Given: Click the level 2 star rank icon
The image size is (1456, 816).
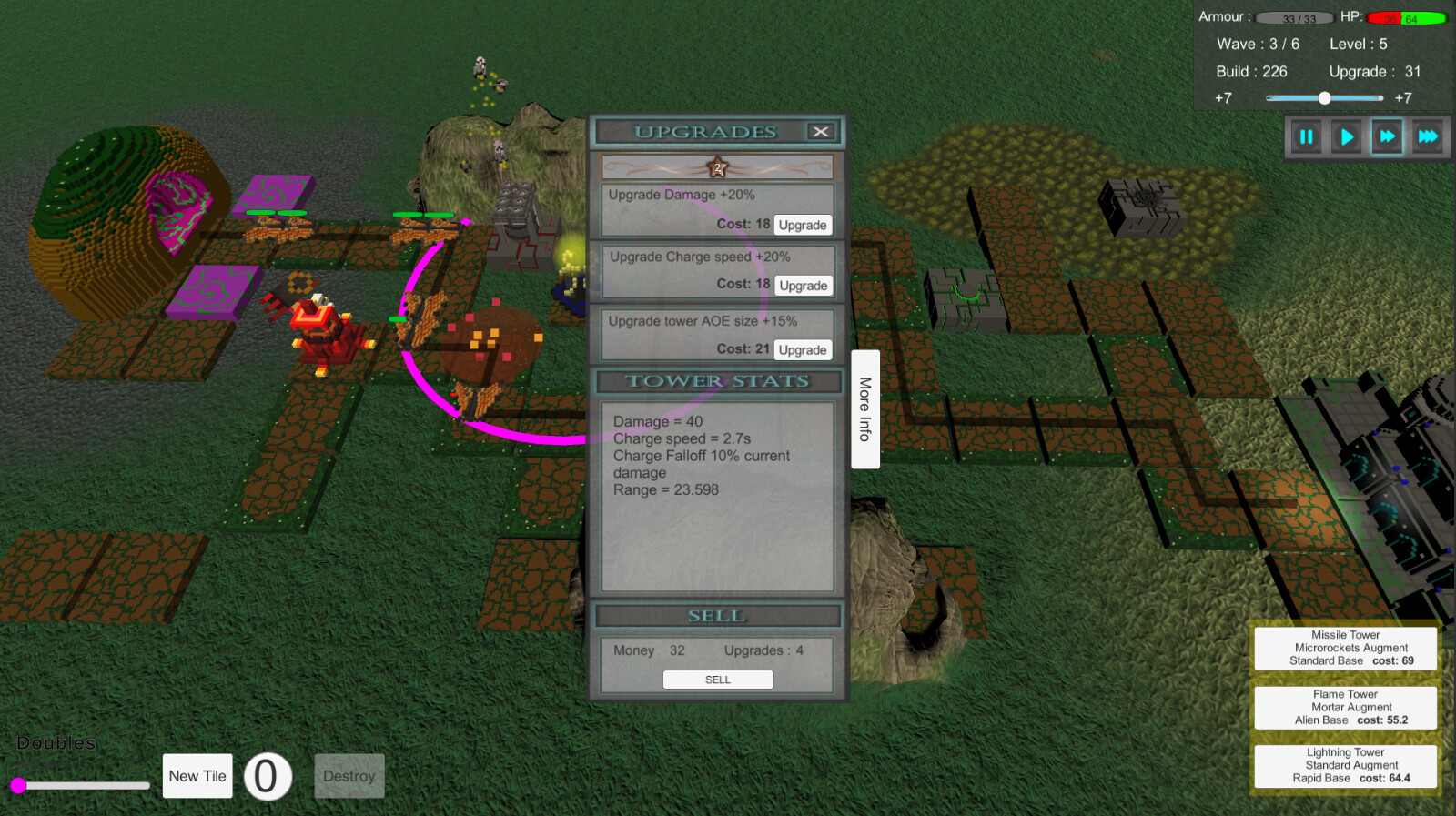Looking at the screenshot, I should (717, 166).
